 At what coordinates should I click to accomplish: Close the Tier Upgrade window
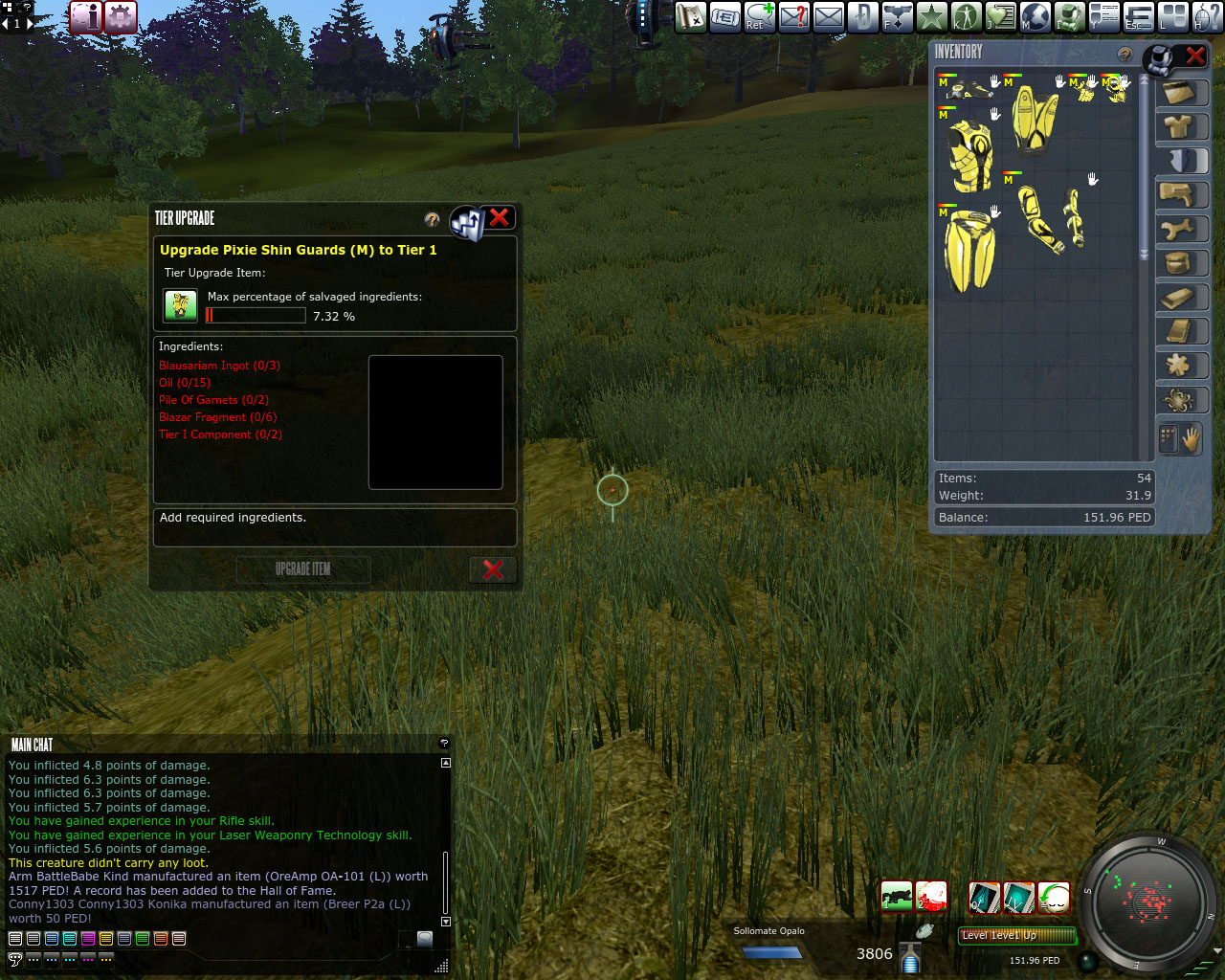[499, 218]
